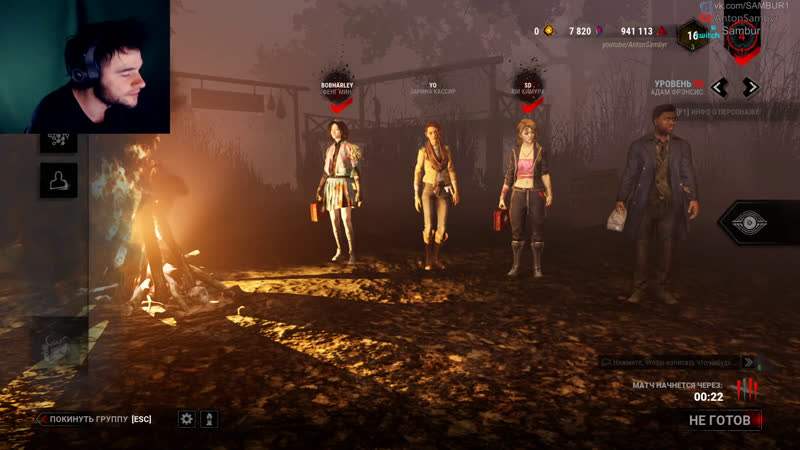Switch to the previous character arrow
Screen dimensions: 800x450
(720, 87)
